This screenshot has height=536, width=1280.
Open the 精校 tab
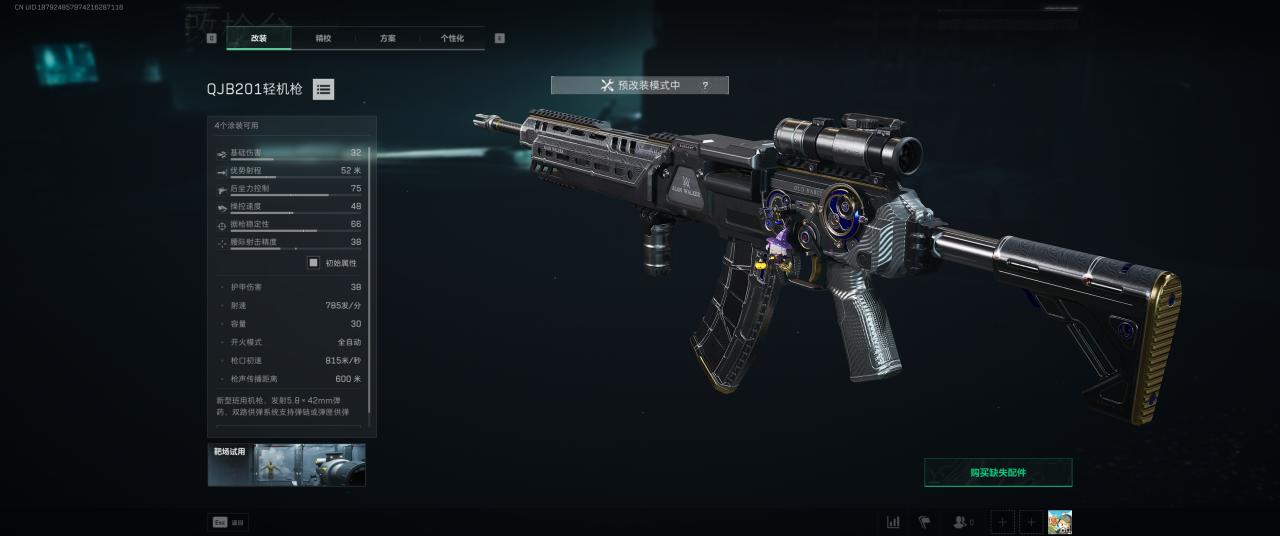coord(323,38)
